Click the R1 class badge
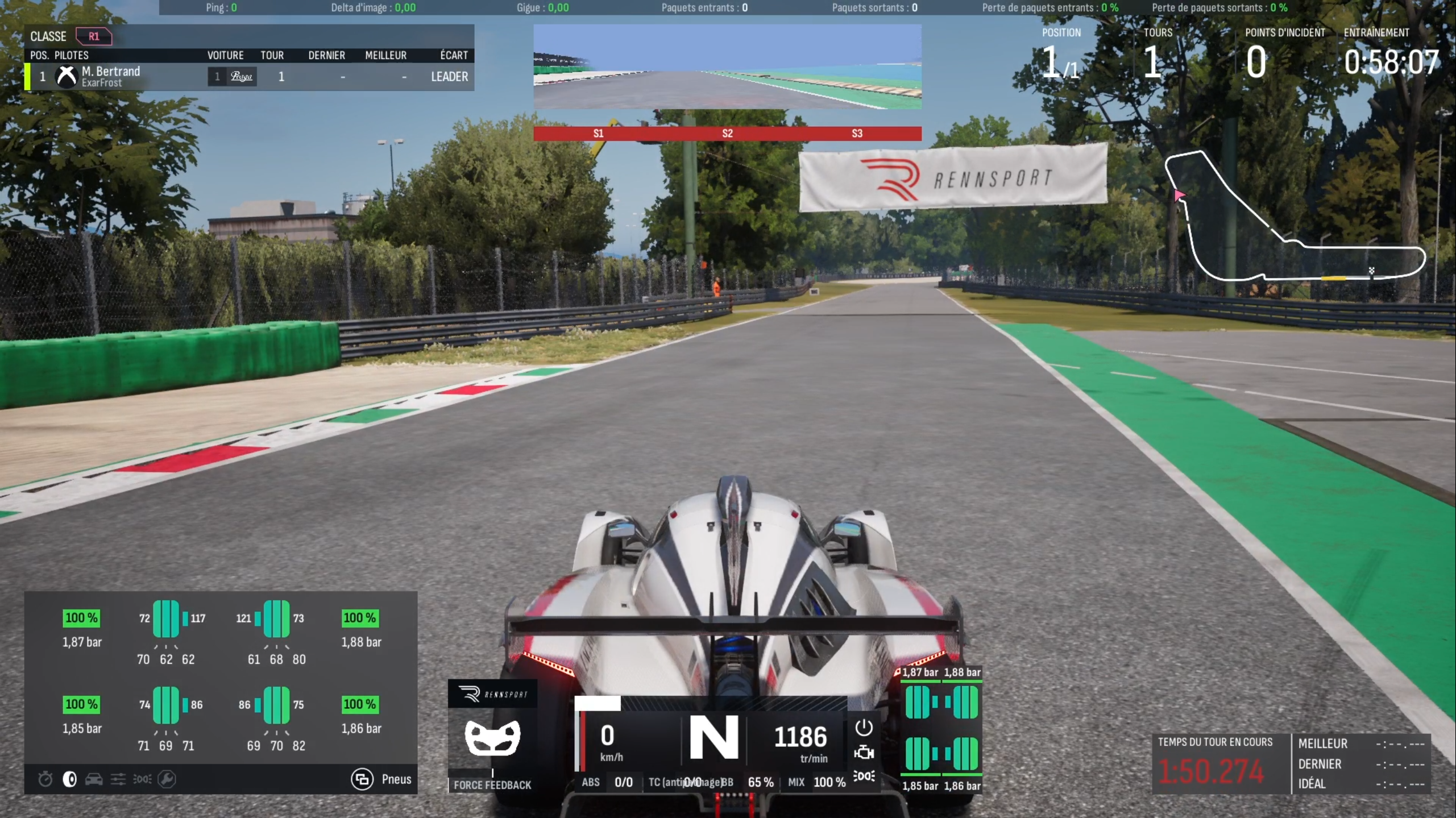This screenshot has width=1456, height=818. pos(94,36)
